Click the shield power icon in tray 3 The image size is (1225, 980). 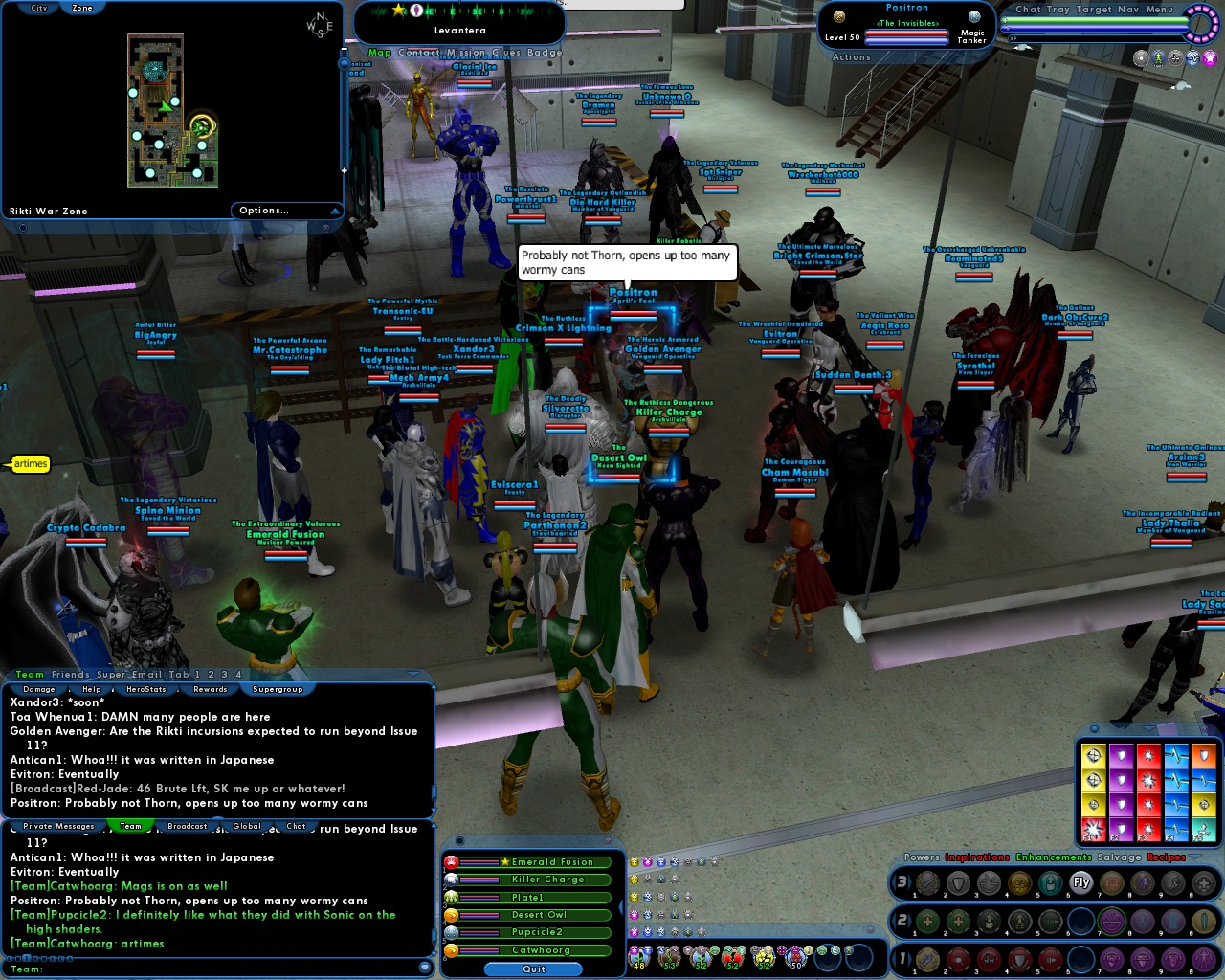click(x=957, y=883)
